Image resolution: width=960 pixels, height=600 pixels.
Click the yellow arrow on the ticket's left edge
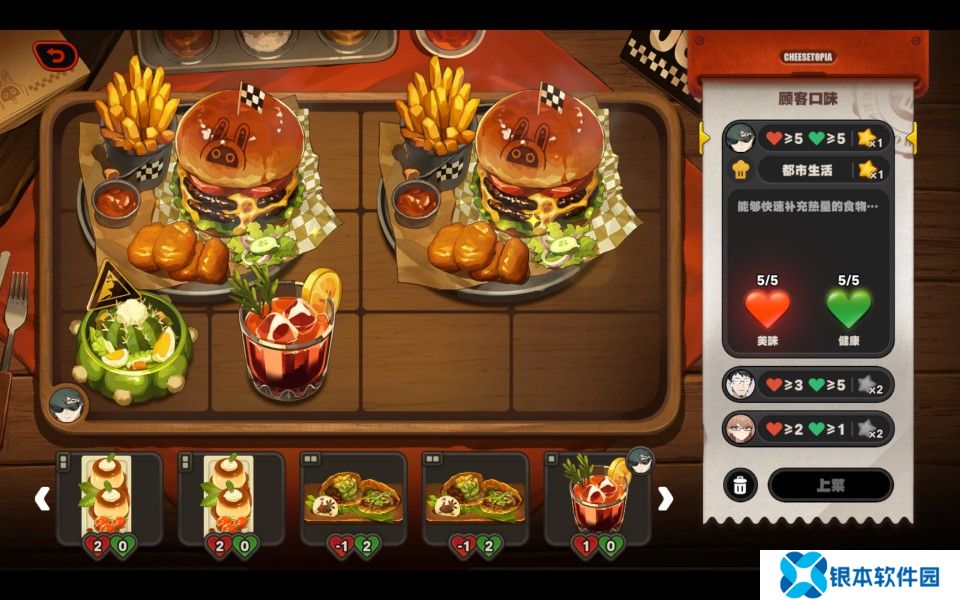704,137
